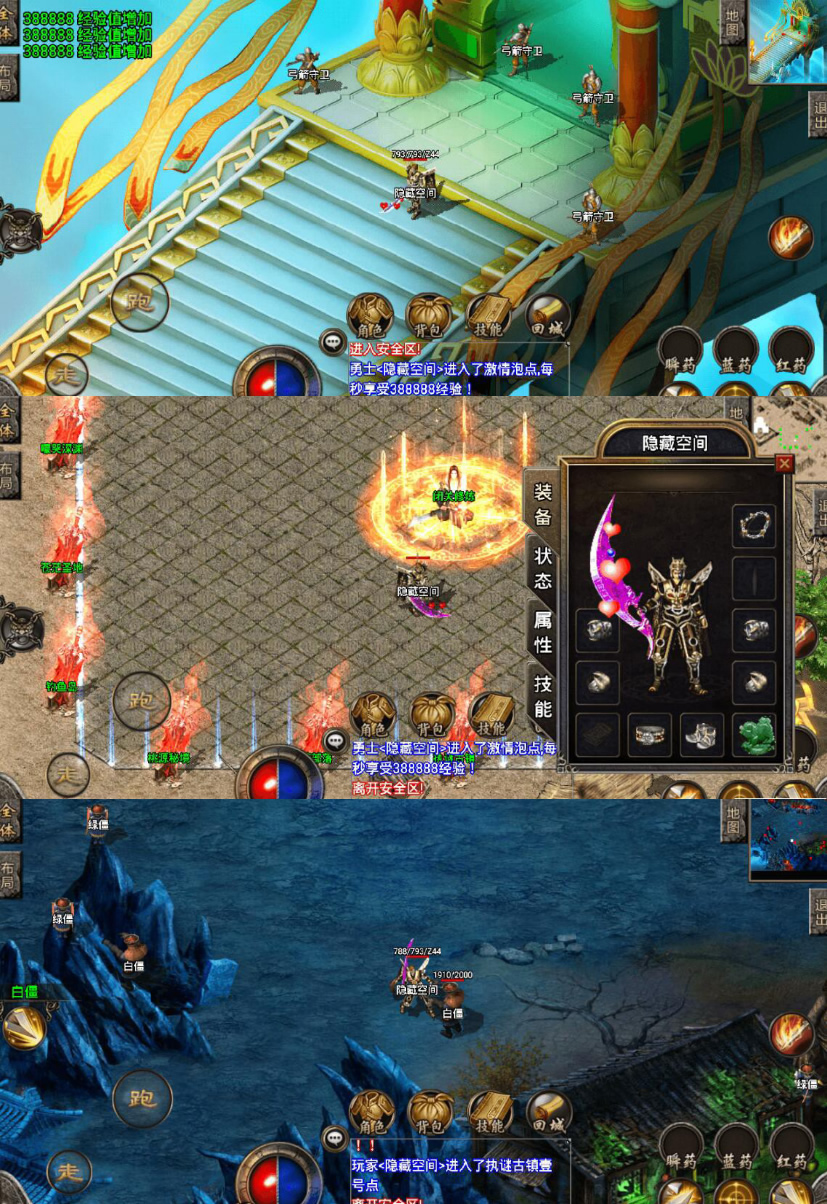Tap the golden sword 白僵 target icon
Image resolution: width=827 pixels, height=1204 pixels.
[22, 1027]
